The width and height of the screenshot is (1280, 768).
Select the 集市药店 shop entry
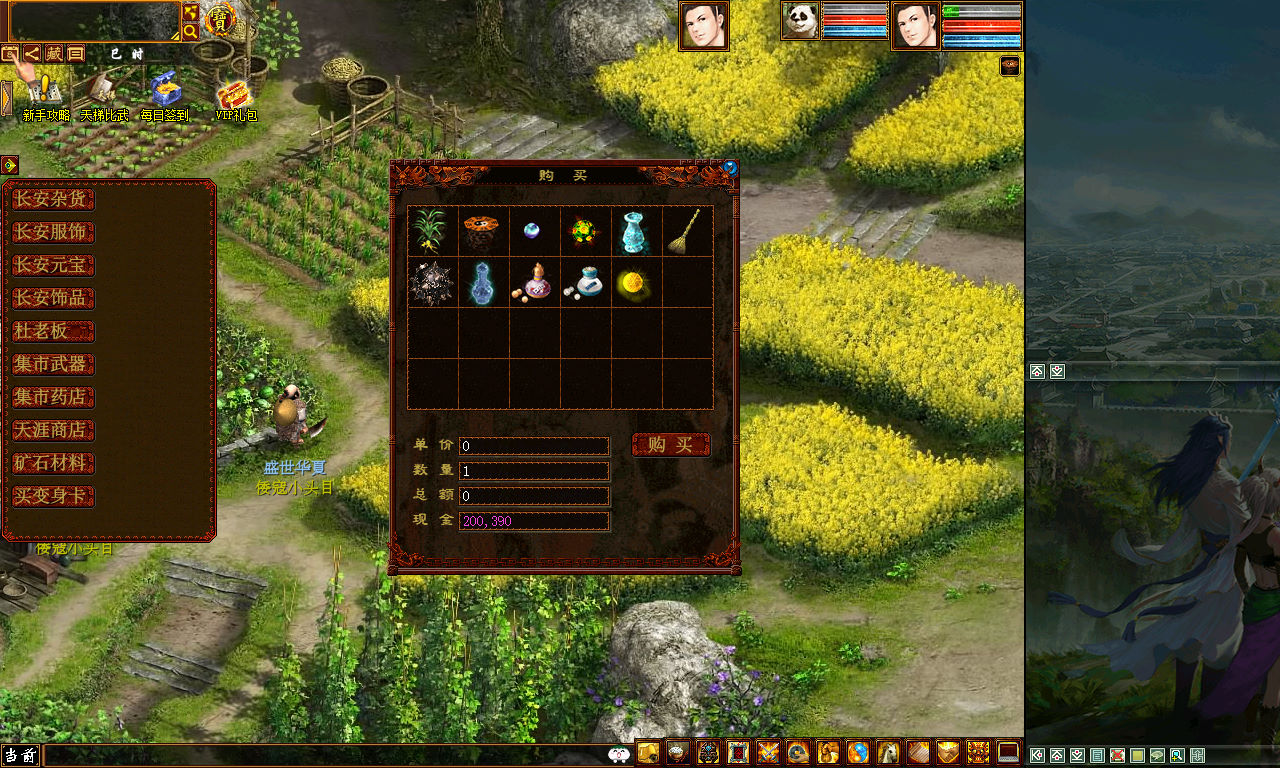(x=53, y=397)
